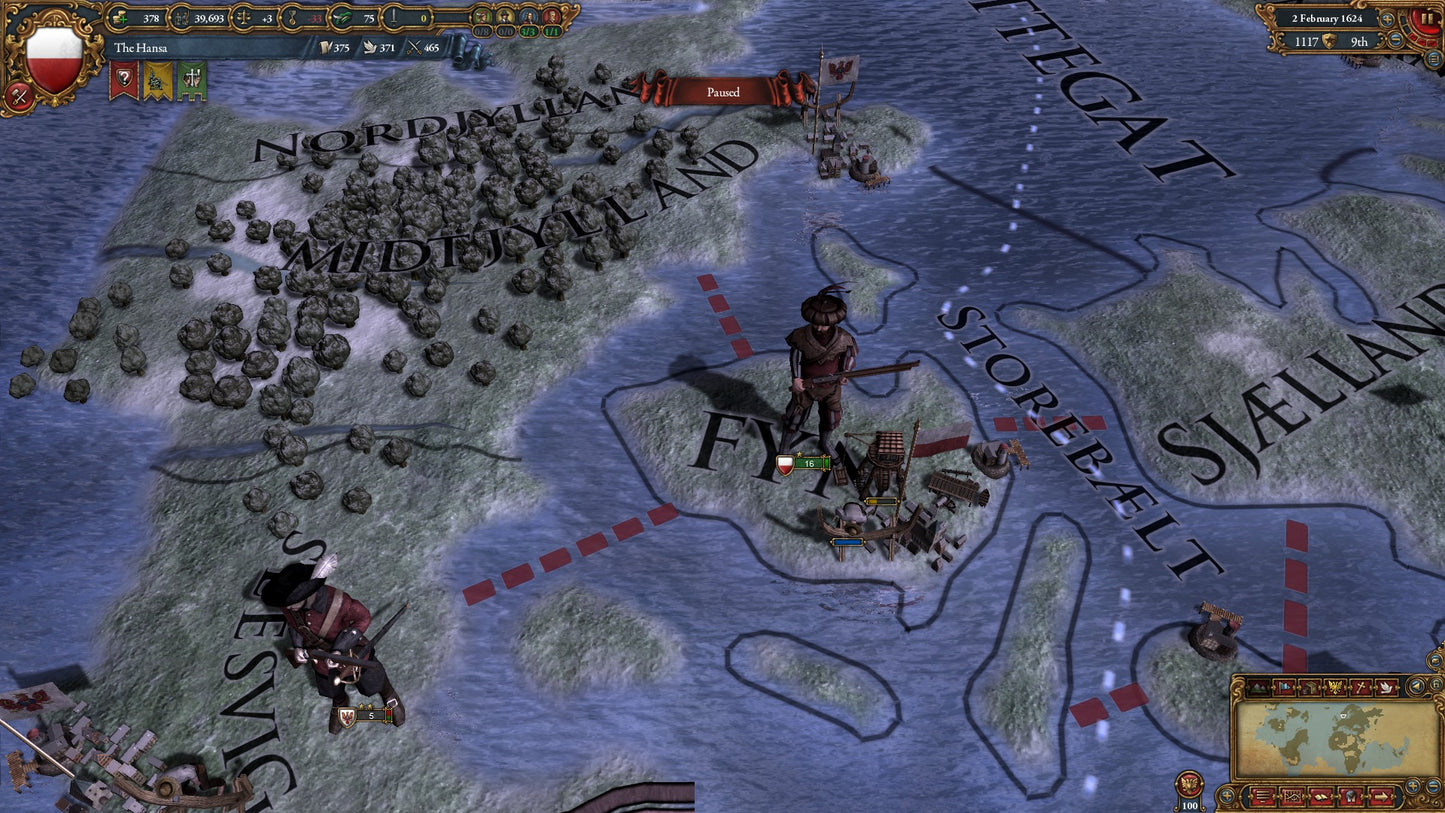Increase game speed with the plus button

coord(1387,19)
